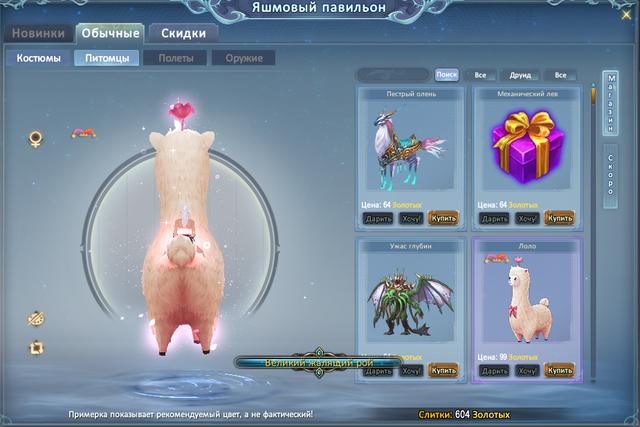The width and height of the screenshot is (640, 427).
Task: Focus the shop search input field
Action: [x=393, y=75]
